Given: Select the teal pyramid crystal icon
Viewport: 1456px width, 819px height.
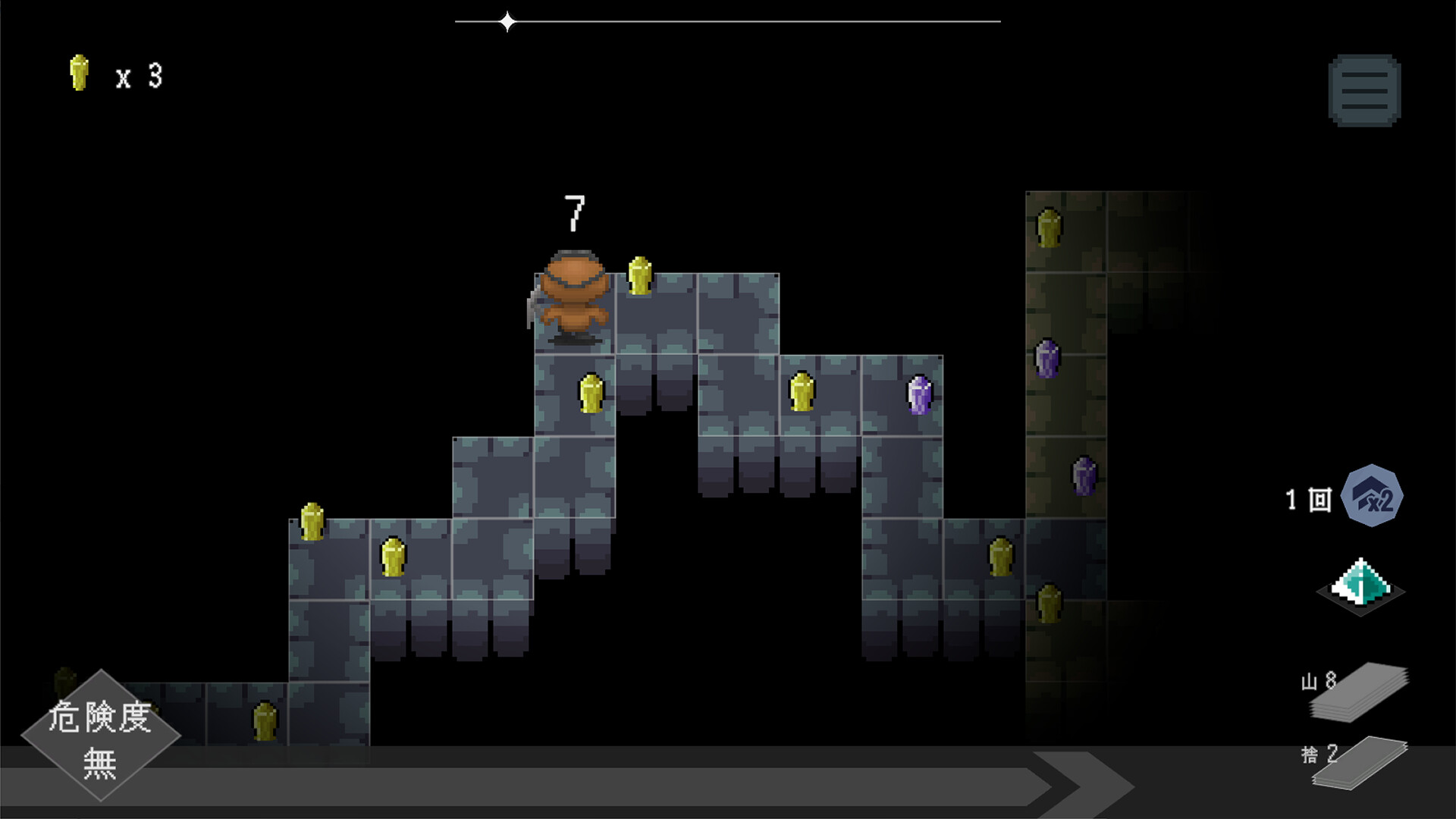Looking at the screenshot, I should pos(1361,586).
